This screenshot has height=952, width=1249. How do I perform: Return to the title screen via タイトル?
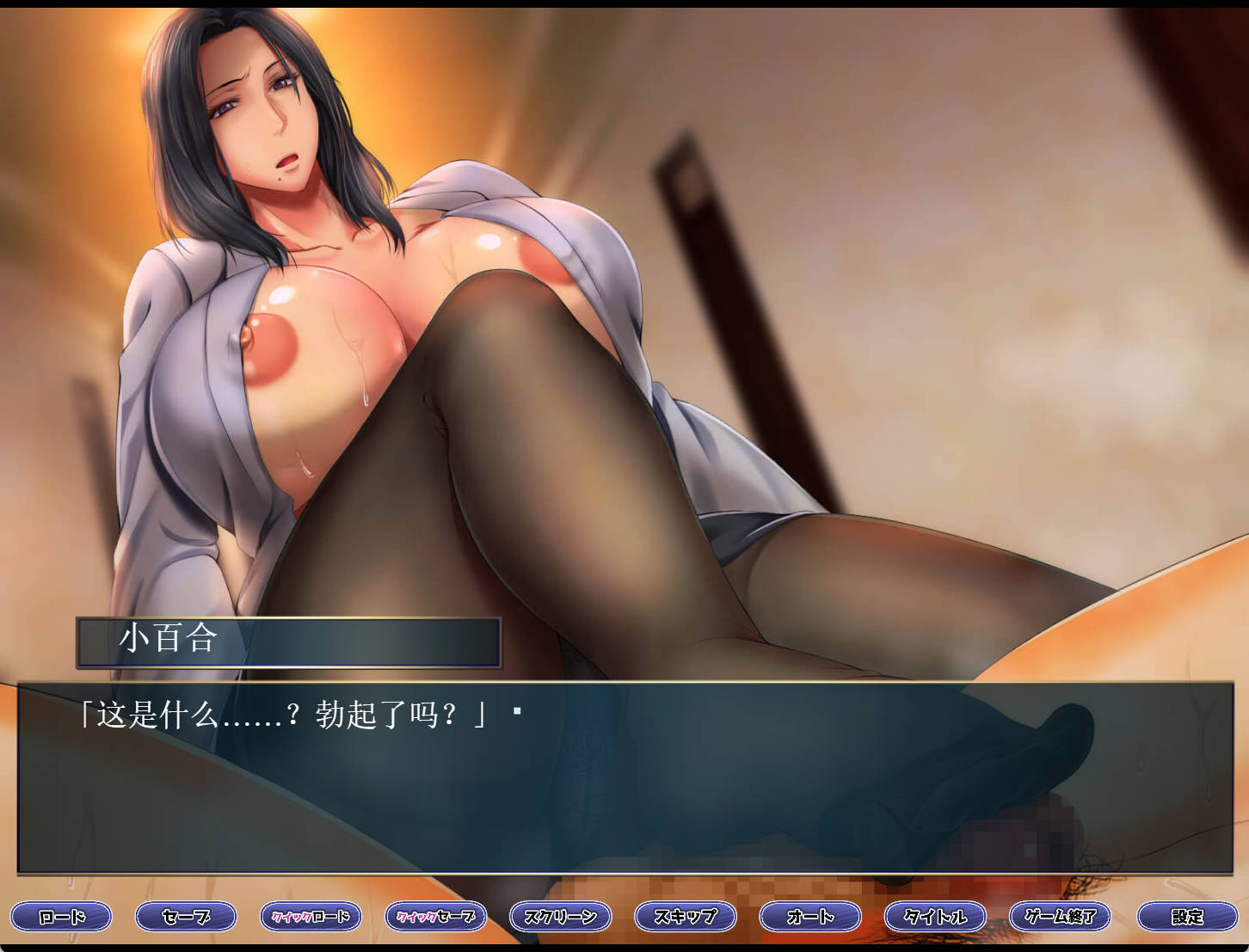point(933,917)
